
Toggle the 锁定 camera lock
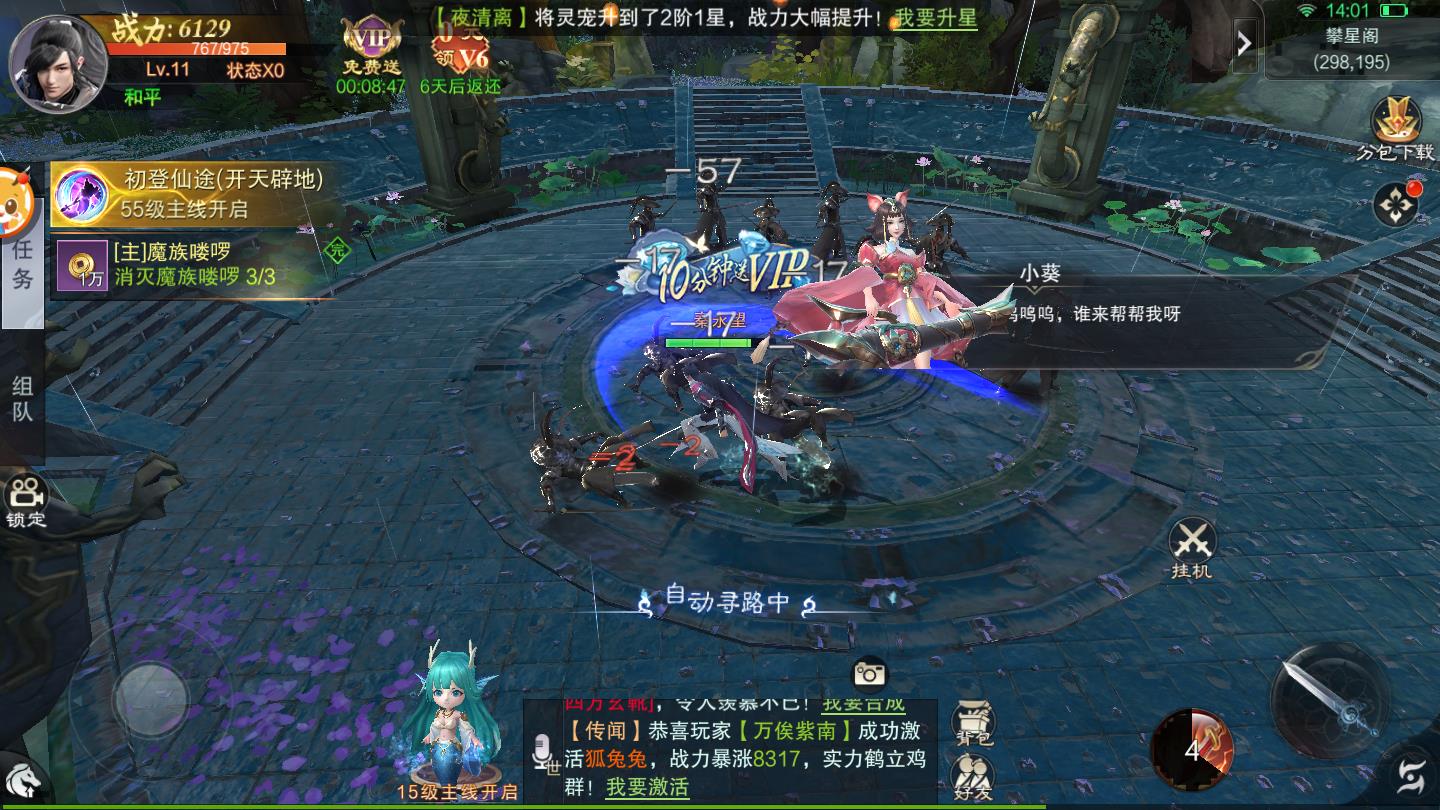(x=27, y=500)
